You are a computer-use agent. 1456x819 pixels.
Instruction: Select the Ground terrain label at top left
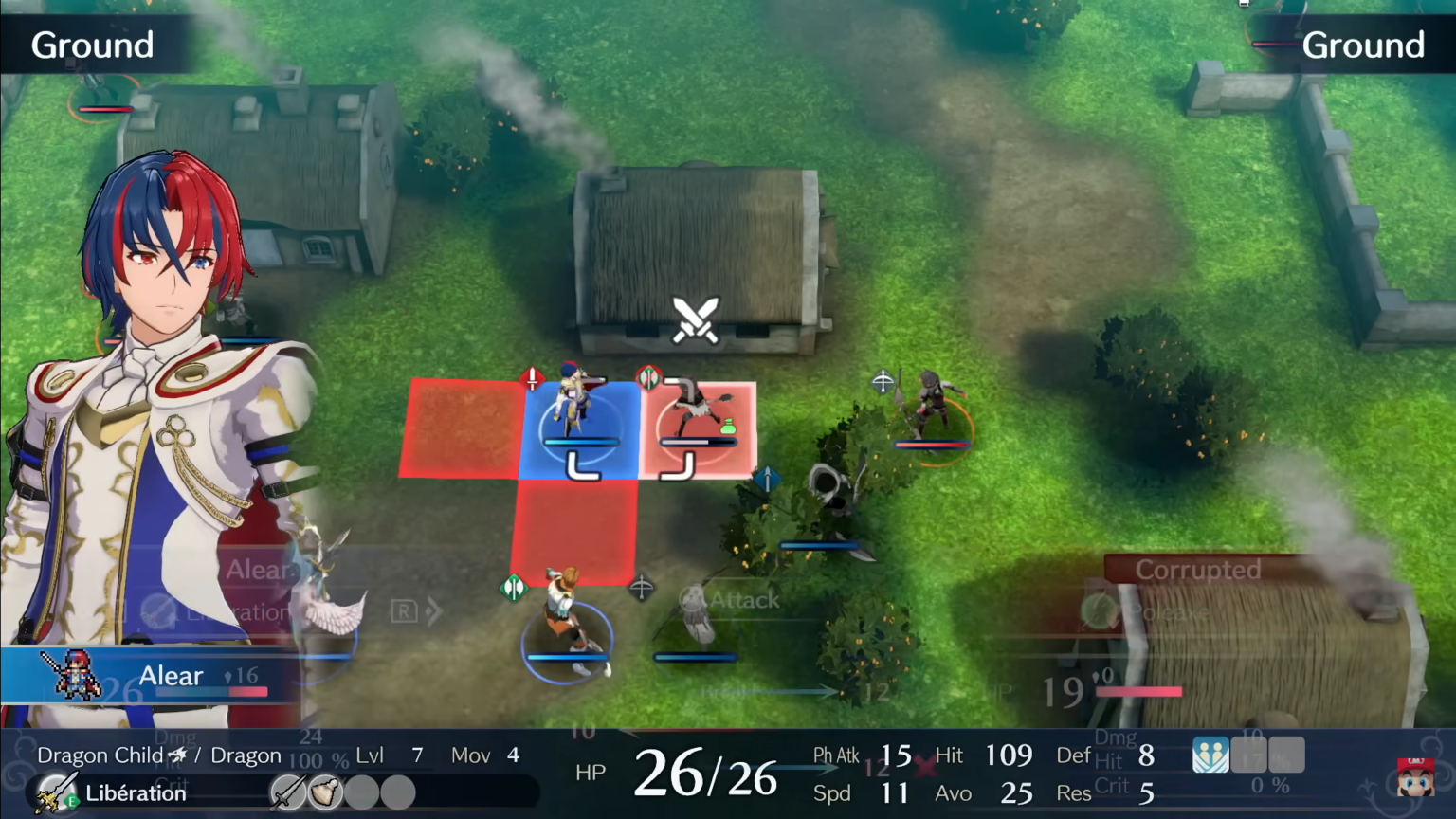pos(92,45)
